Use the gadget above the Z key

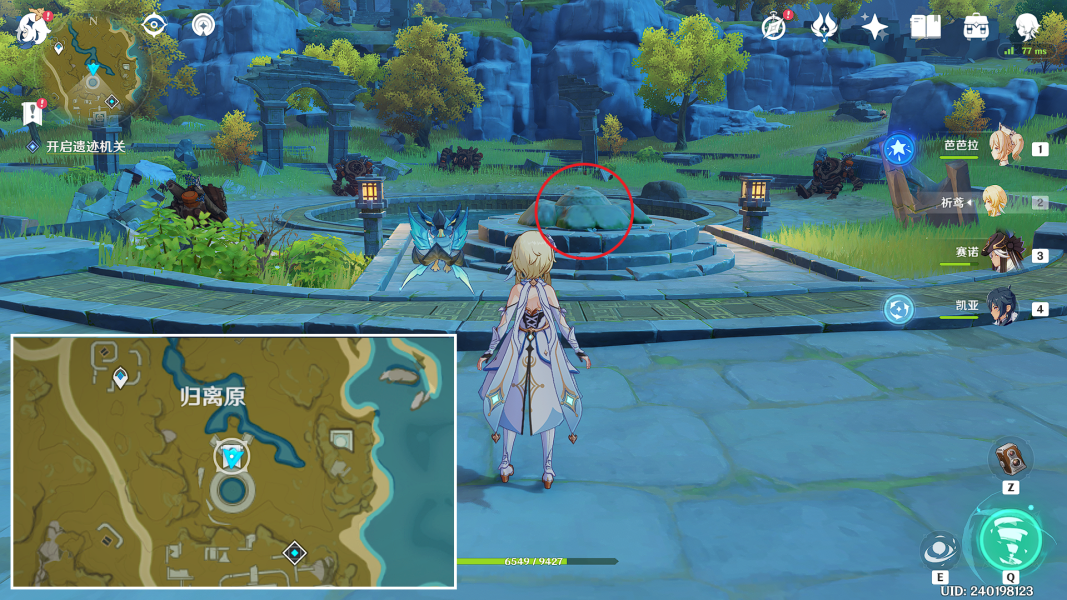click(1011, 459)
